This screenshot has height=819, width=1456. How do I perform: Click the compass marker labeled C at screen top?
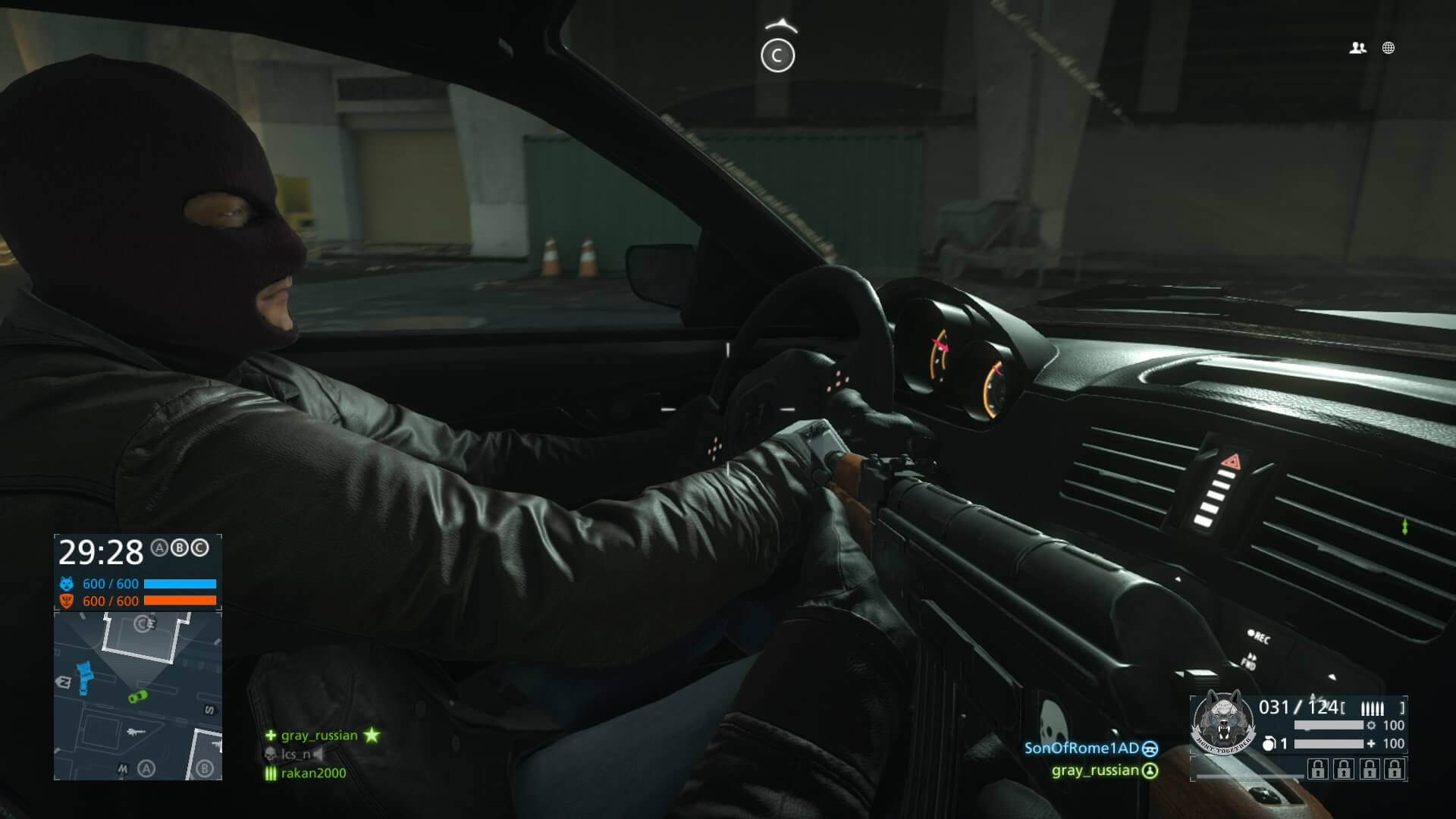[780, 53]
